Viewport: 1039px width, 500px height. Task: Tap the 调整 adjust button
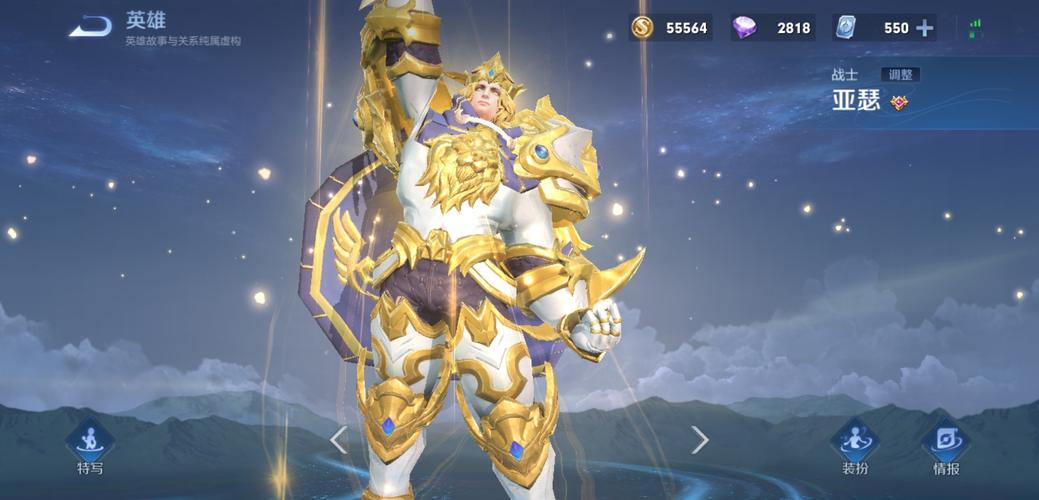click(x=900, y=75)
